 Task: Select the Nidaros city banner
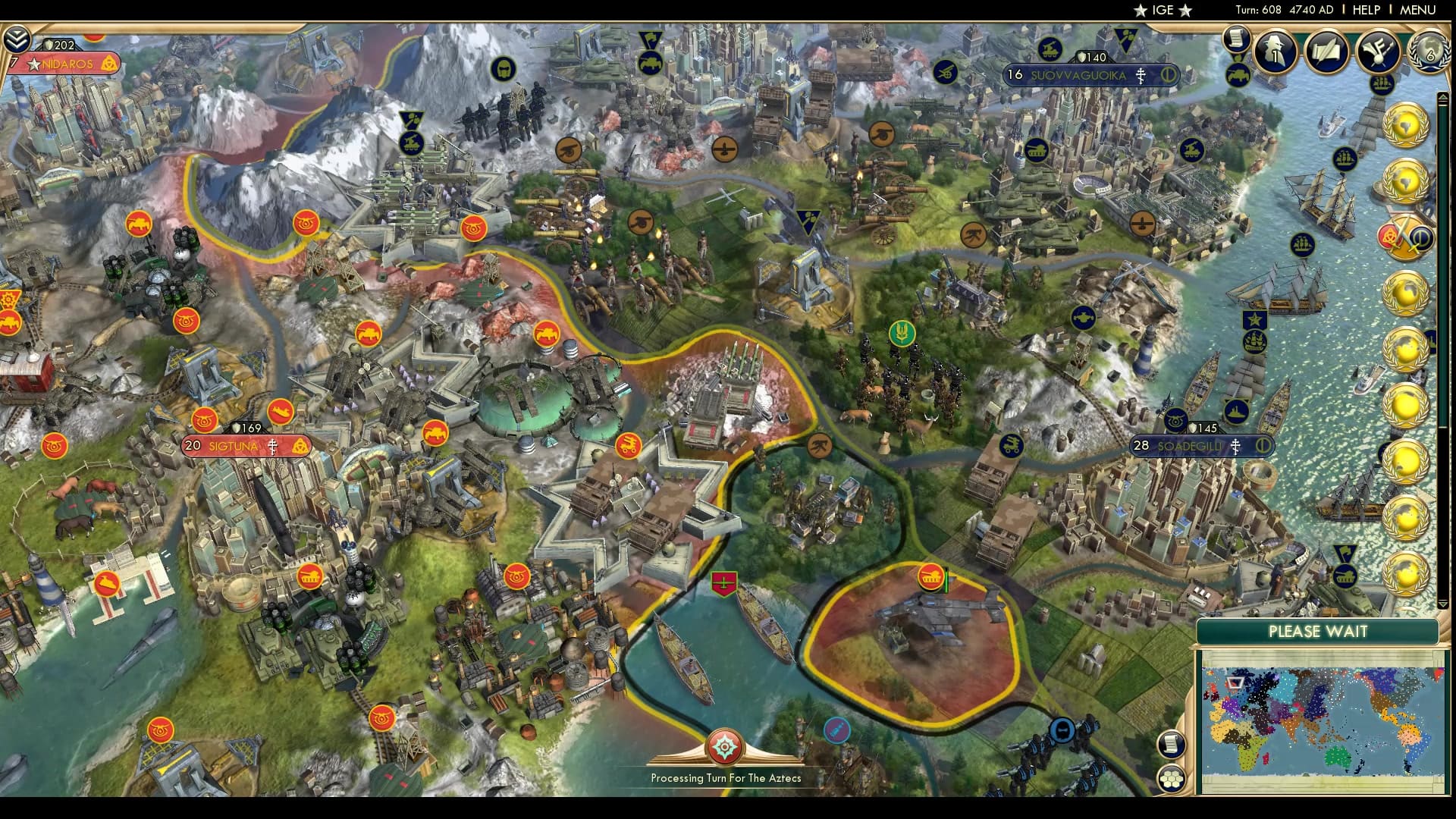[69, 64]
